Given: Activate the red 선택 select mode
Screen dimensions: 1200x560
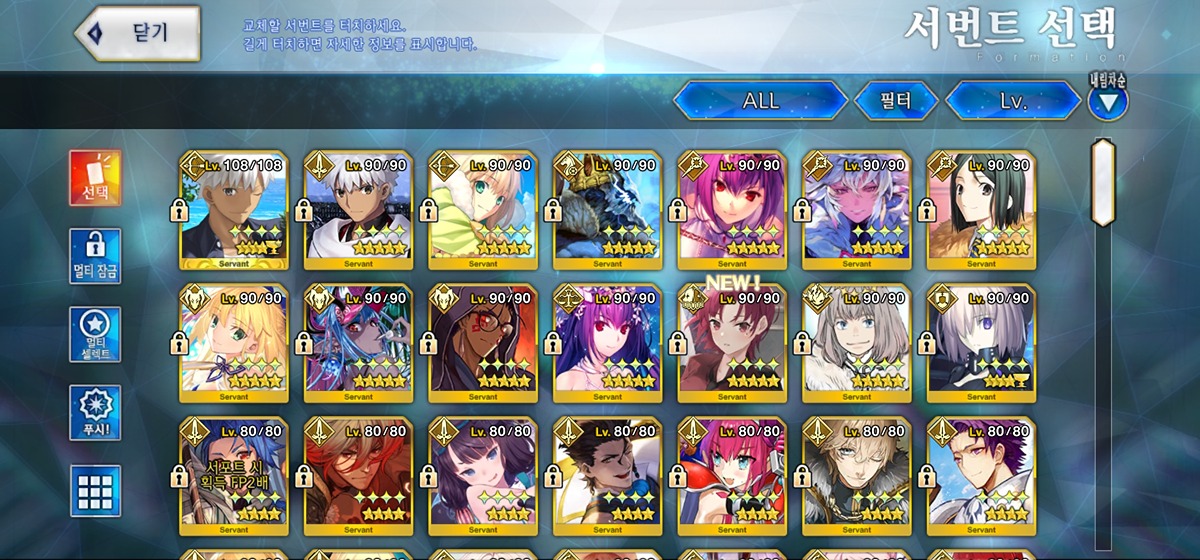Looking at the screenshot, I should point(95,178).
